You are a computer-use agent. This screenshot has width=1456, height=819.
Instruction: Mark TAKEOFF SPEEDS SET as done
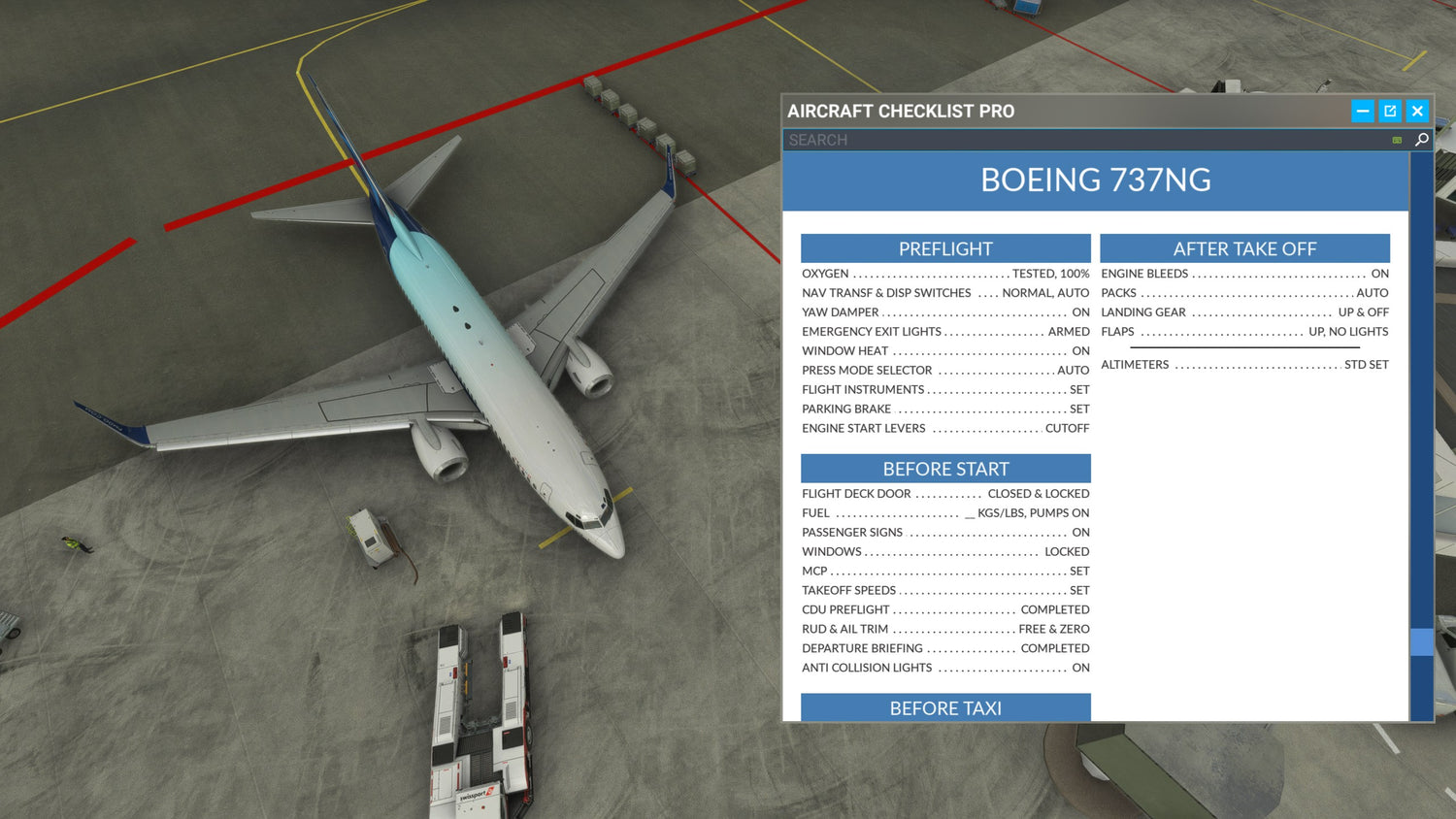945,590
